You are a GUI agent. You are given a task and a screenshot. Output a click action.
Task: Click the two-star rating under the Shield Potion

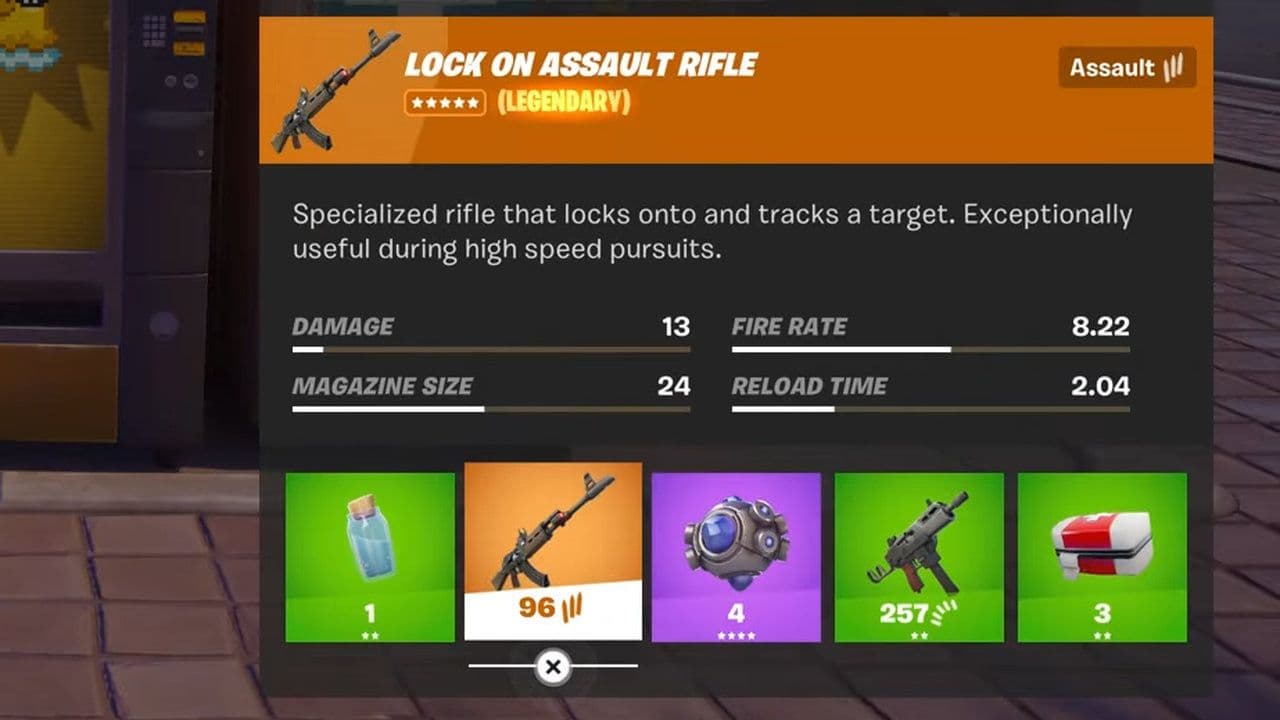(370, 634)
